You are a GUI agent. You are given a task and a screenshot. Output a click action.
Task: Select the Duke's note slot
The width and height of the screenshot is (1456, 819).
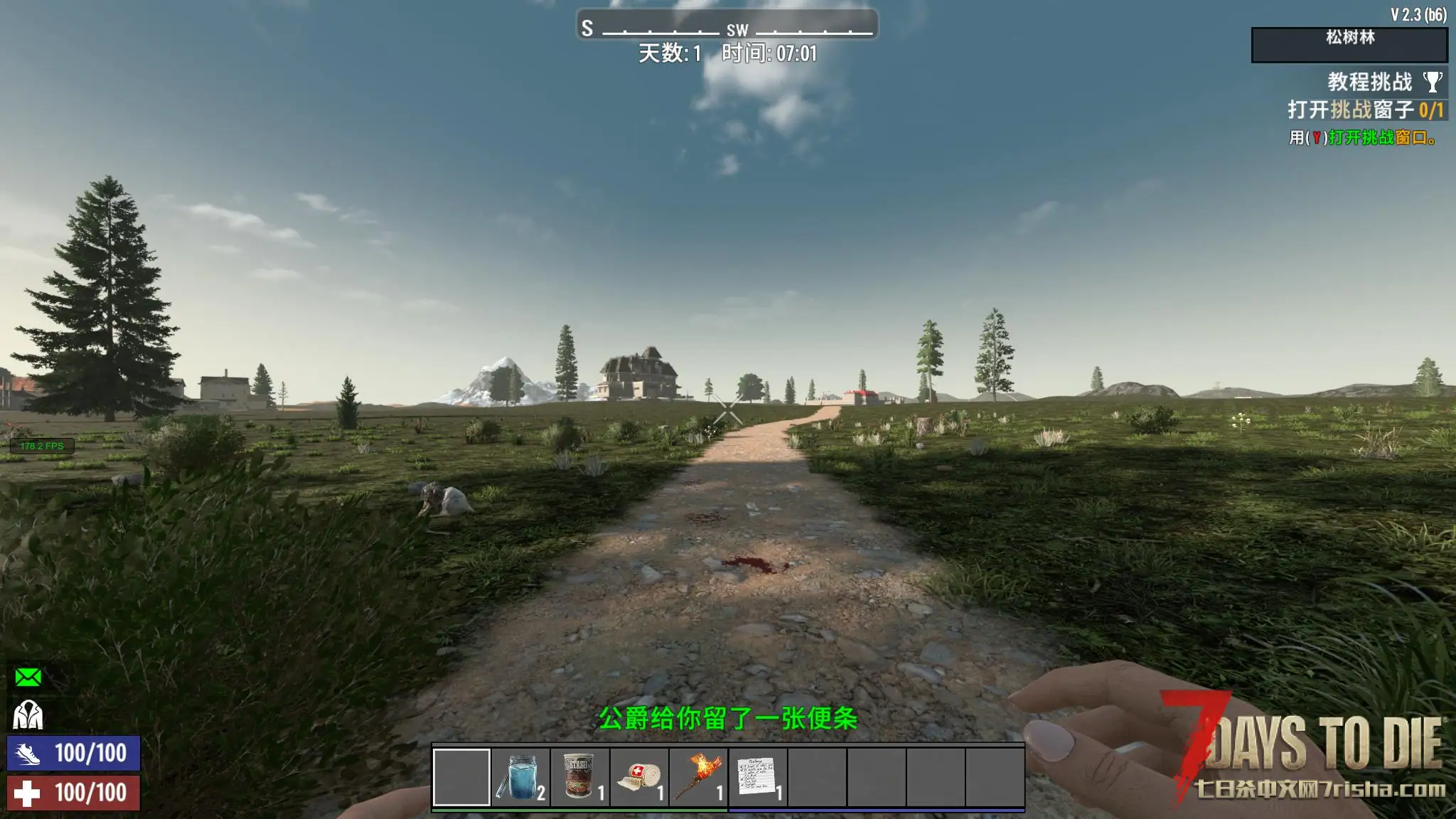click(758, 777)
